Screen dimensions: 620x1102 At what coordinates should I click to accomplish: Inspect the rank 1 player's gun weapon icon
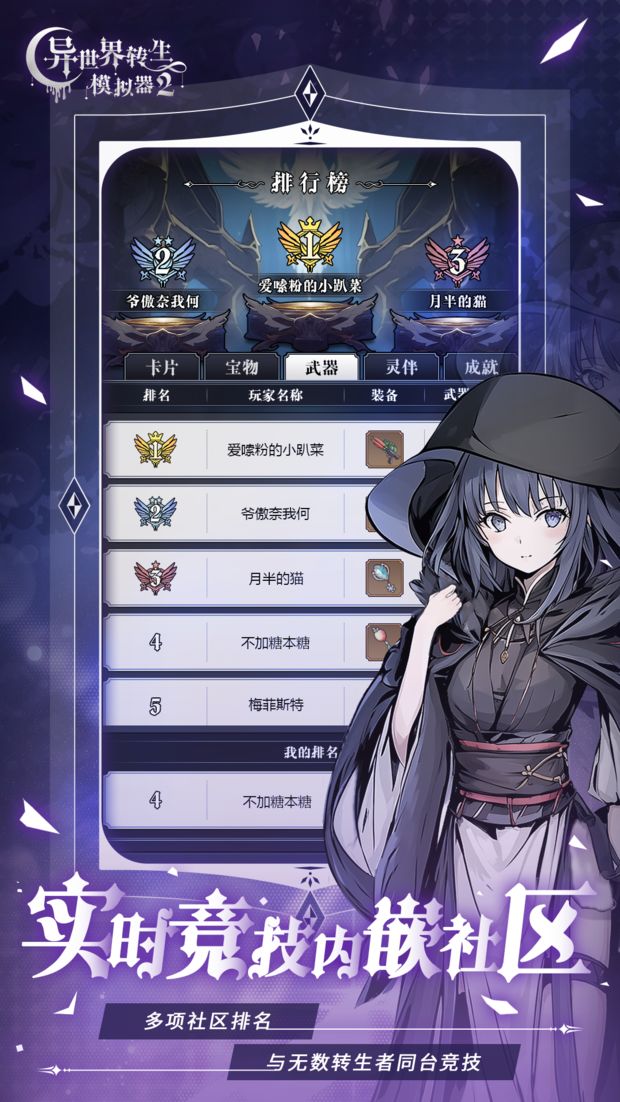coord(384,448)
